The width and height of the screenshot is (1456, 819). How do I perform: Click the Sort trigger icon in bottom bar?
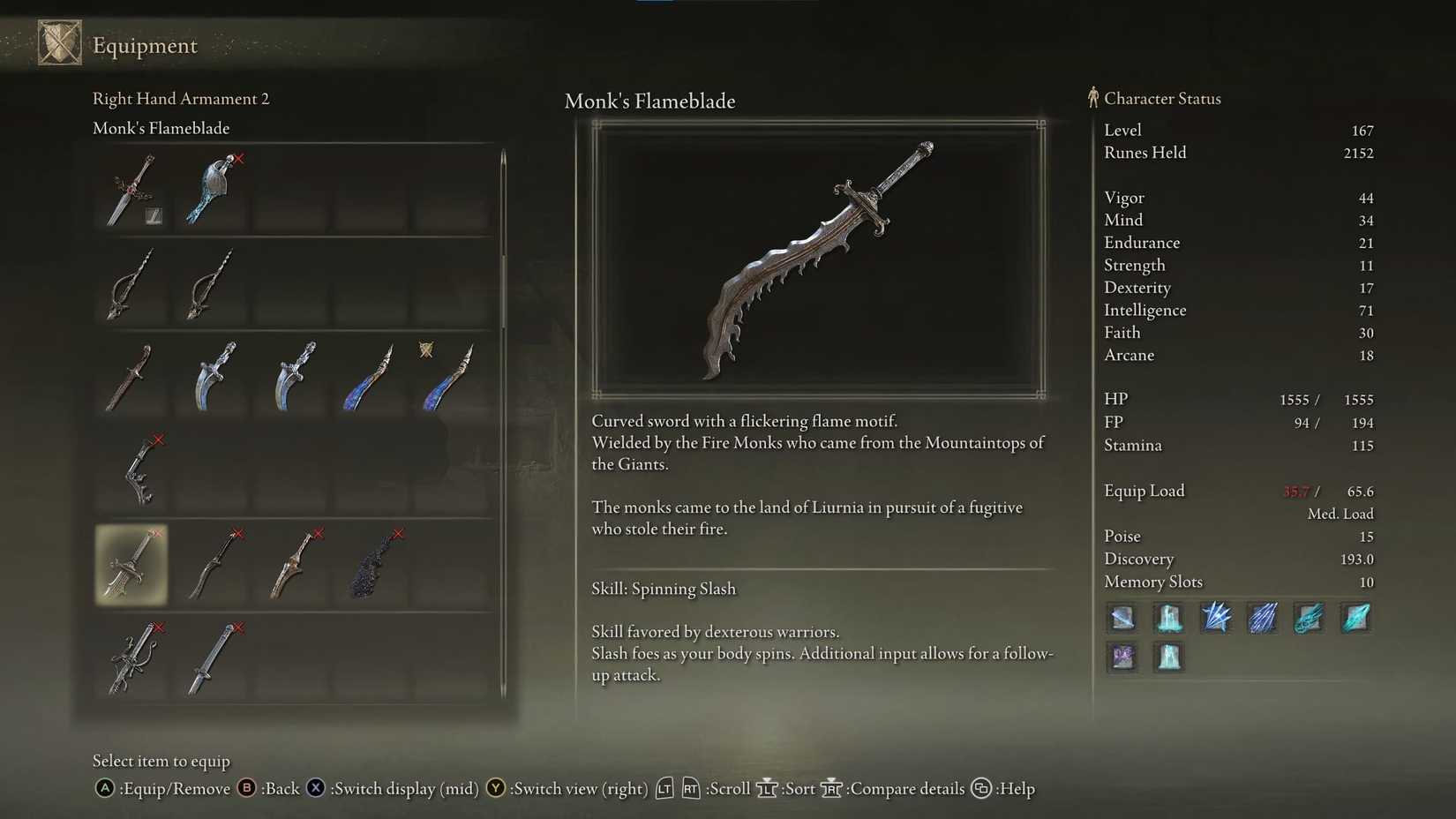click(x=767, y=788)
